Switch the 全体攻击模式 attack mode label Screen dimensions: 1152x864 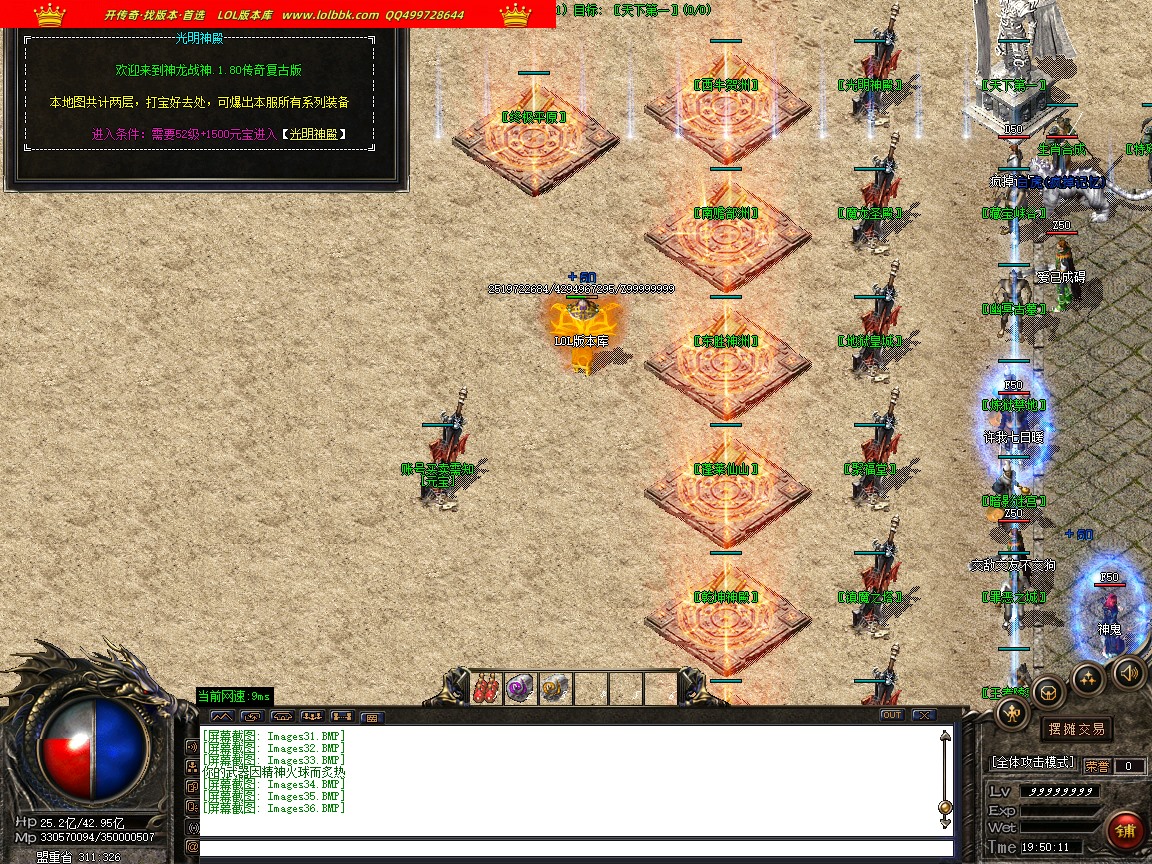pyautogui.click(x=1032, y=763)
